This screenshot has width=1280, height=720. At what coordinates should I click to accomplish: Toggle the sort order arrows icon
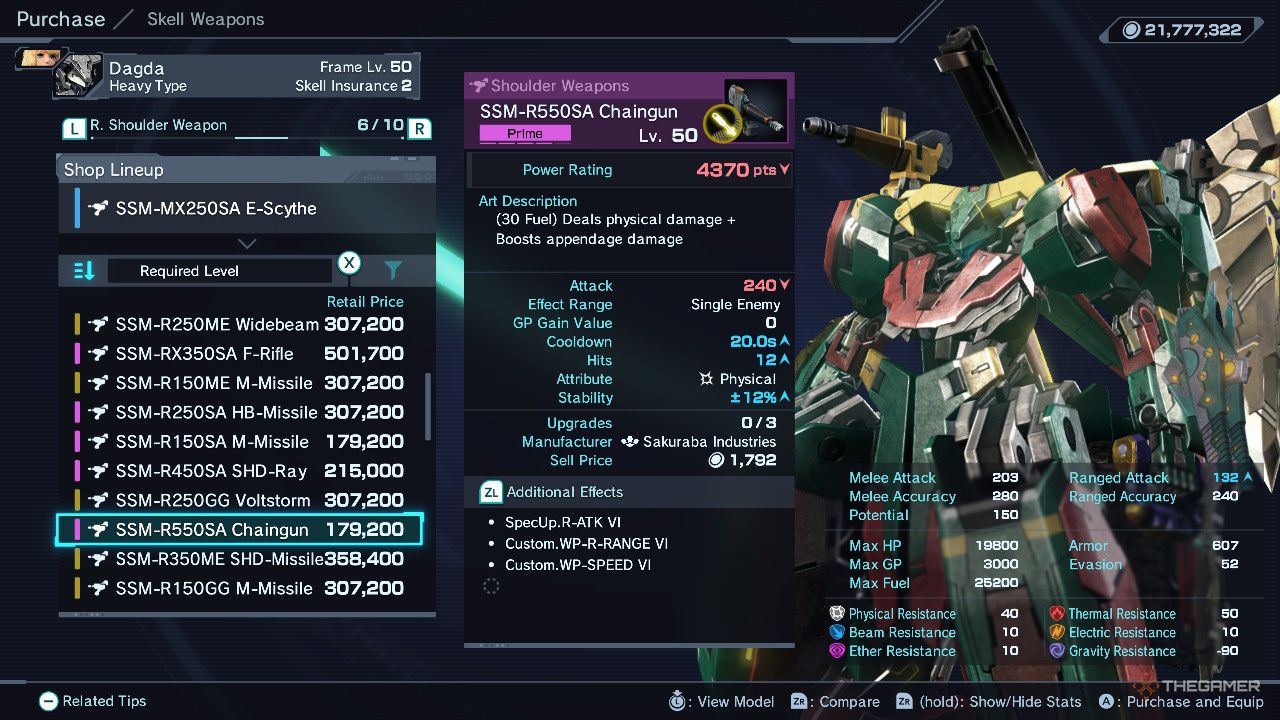click(x=84, y=271)
